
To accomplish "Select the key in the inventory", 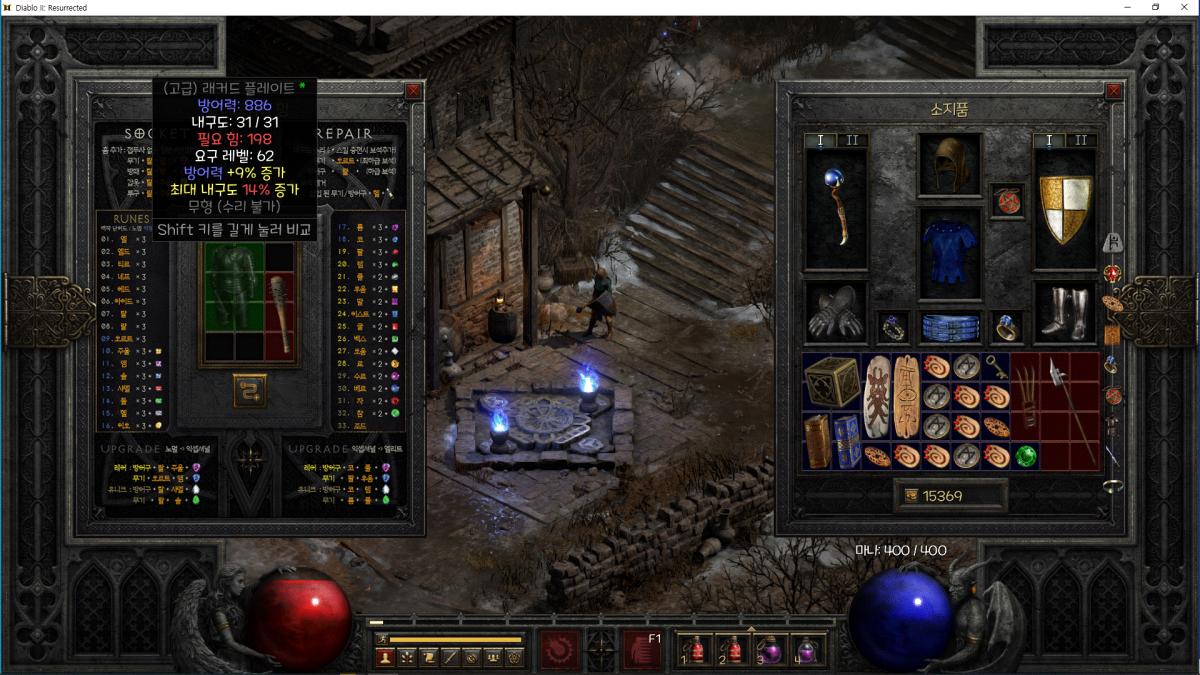I will click(995, 366).
